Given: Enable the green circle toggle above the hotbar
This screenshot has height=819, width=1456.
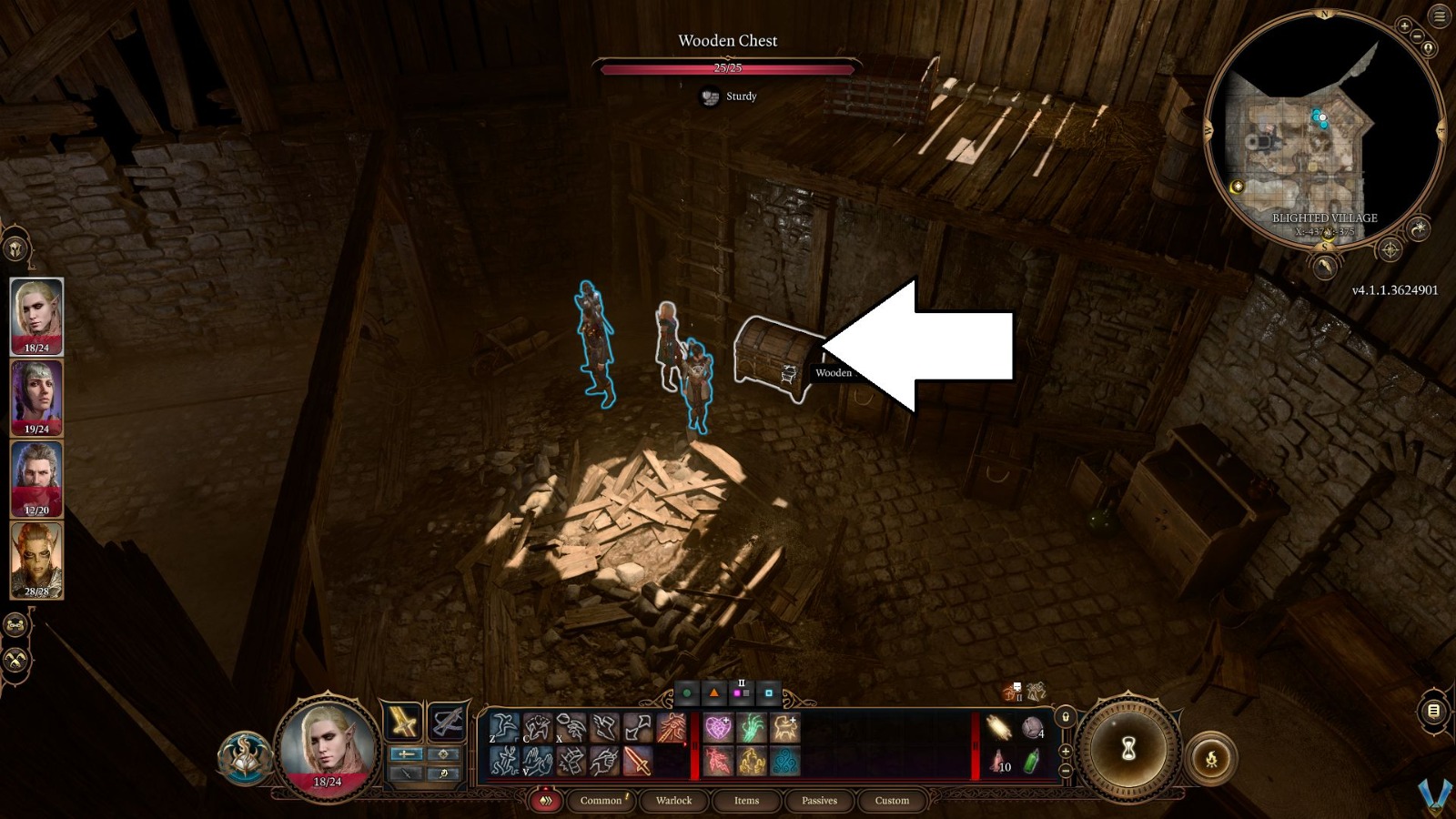Looking at the screenshot, I should [x=688, y=693].
